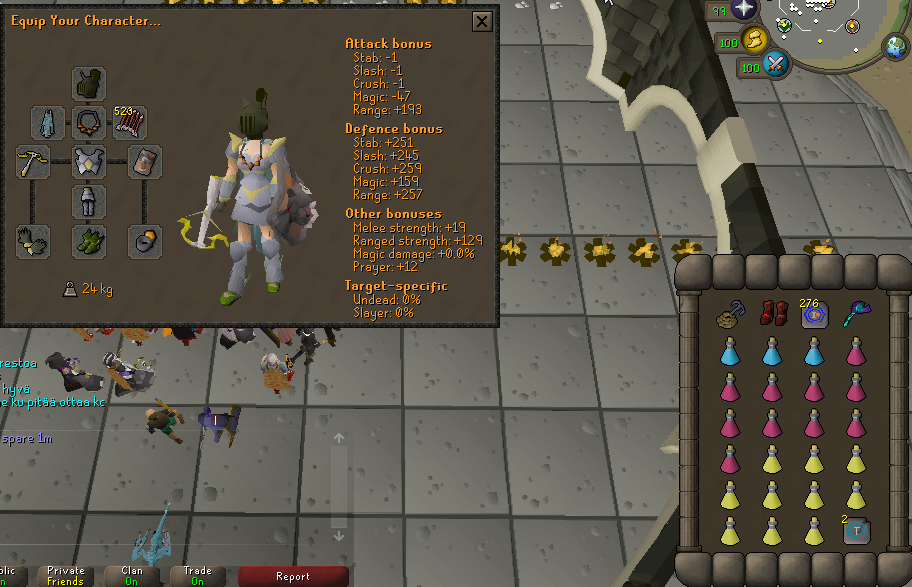
Task: Select the equipped crossbow weapon slot
Action: (33, 162)
